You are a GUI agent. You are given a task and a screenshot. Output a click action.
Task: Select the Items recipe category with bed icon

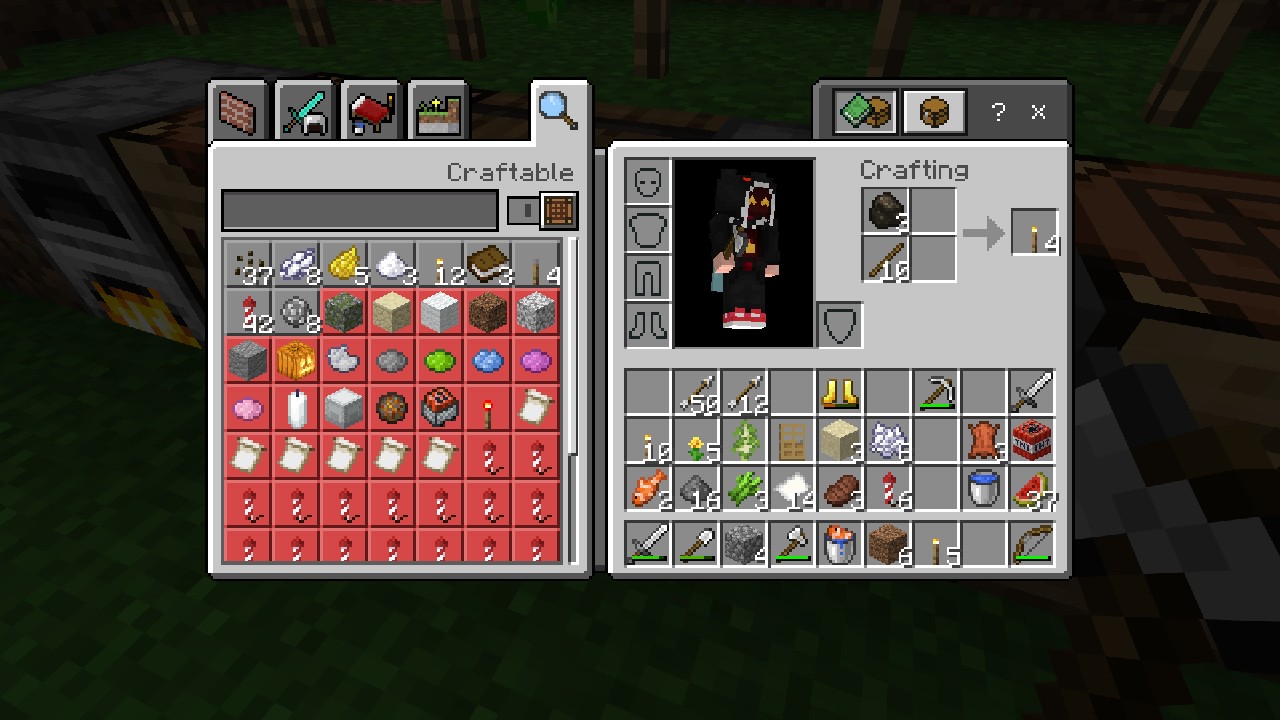[x=369, y=110]
